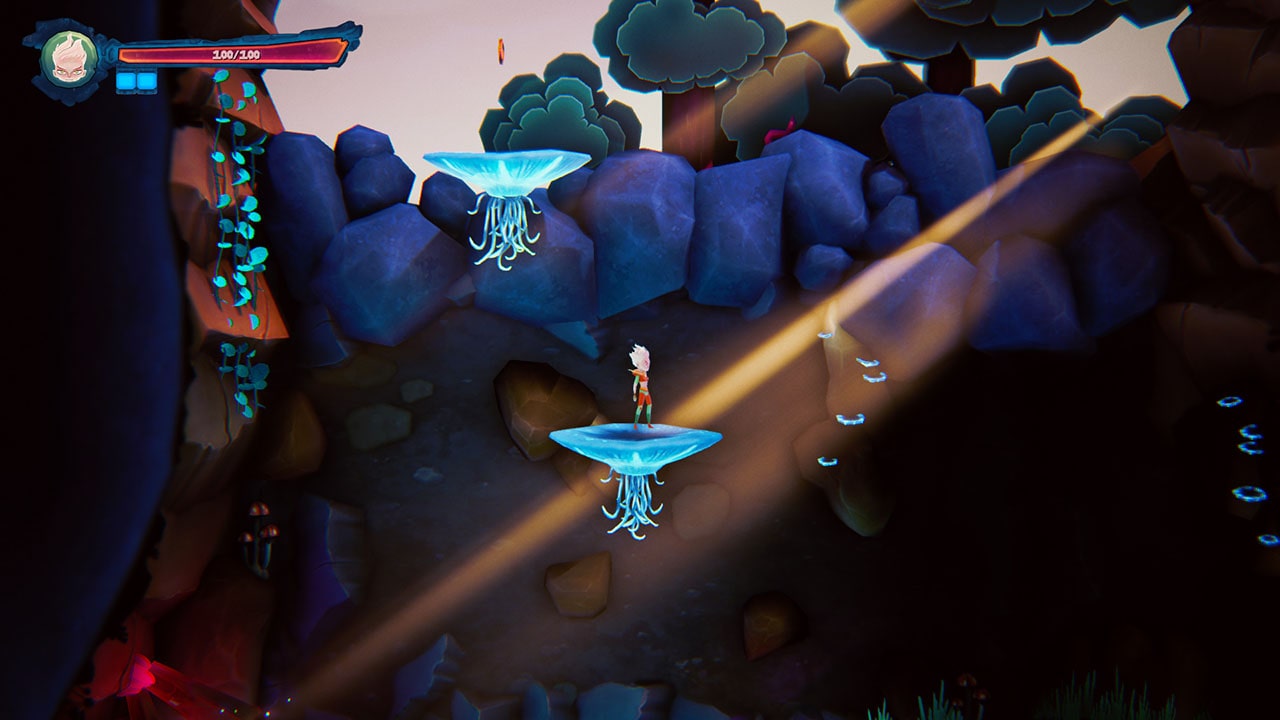Select the standing character on the platform
1280x720 pixels.
(640, 385)
